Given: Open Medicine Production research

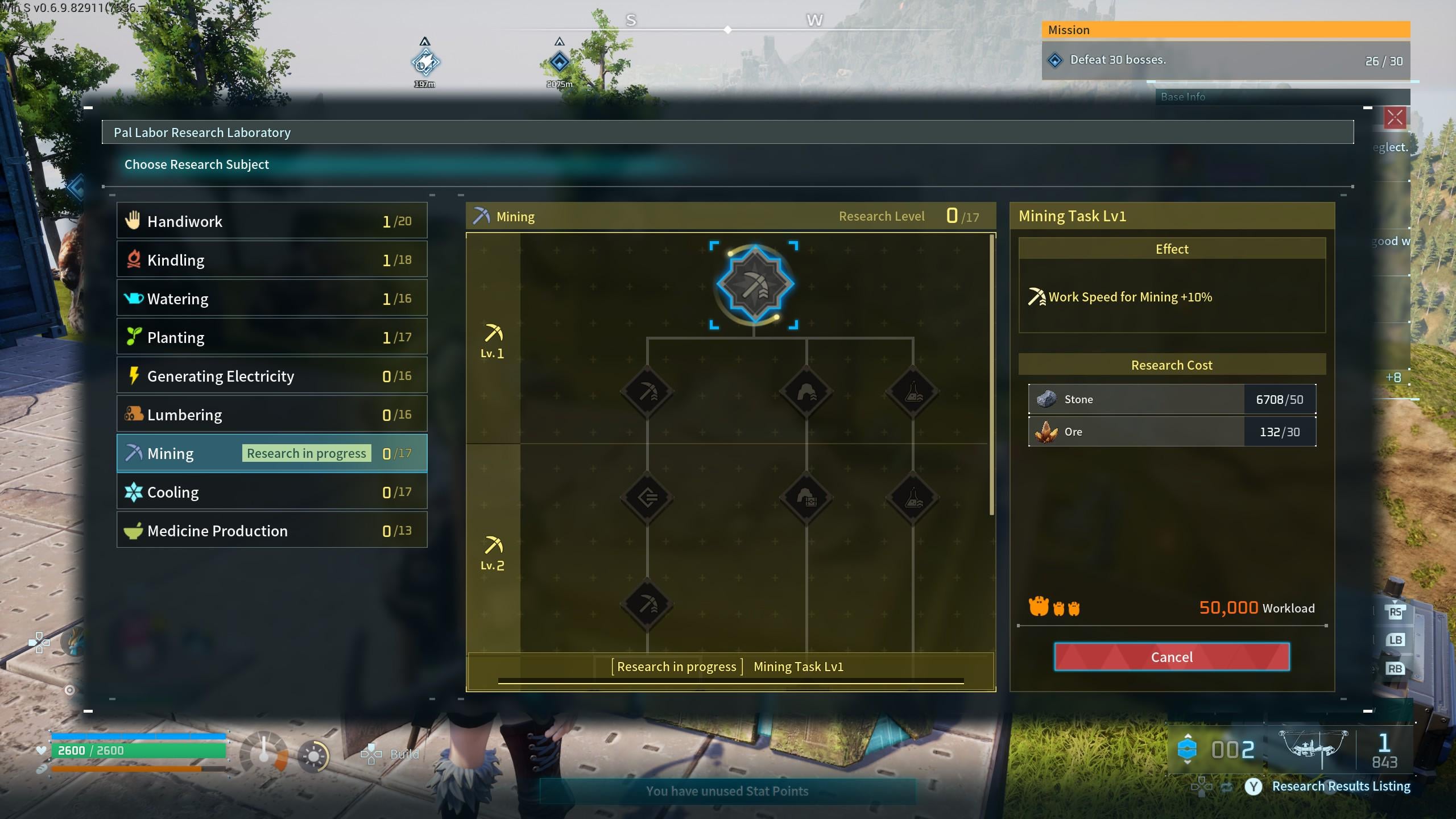Looking at the screenshot, I should pyautogui.click(x=272, y=531).
